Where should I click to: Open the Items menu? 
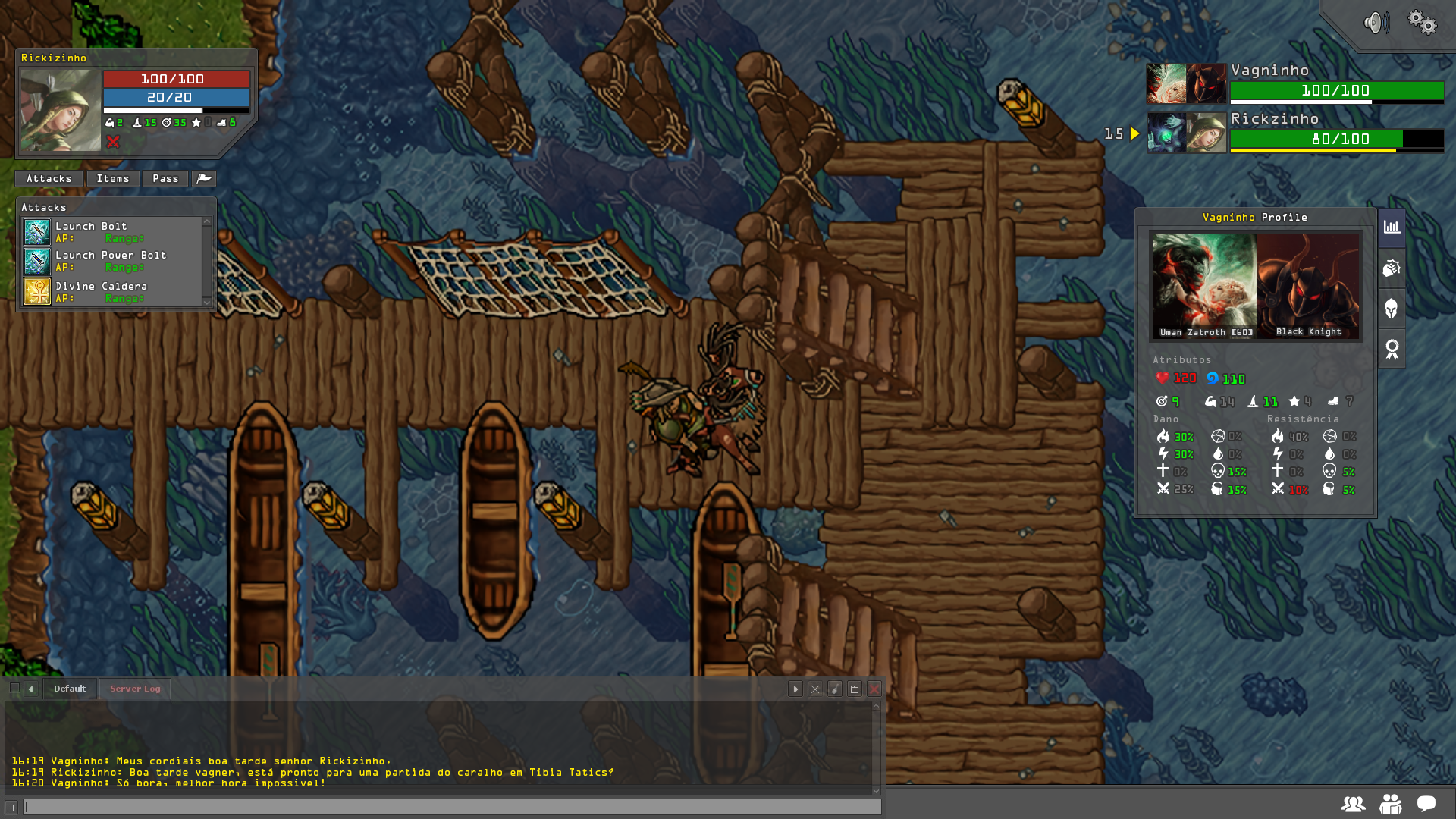[x=112, y=179]
